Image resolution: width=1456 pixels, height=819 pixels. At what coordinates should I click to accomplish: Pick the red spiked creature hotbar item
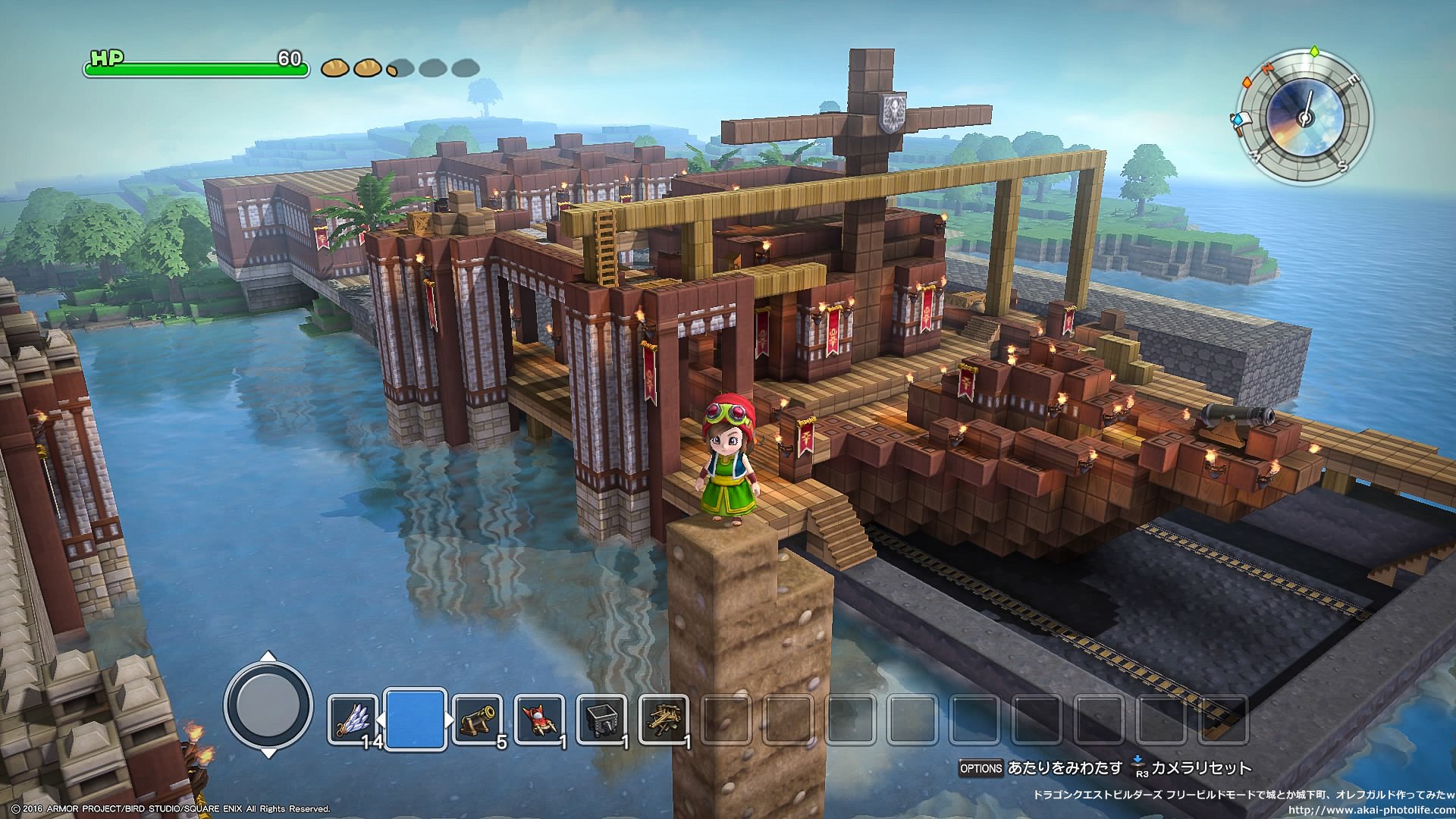pyautogui.click(x=539, y=717)
